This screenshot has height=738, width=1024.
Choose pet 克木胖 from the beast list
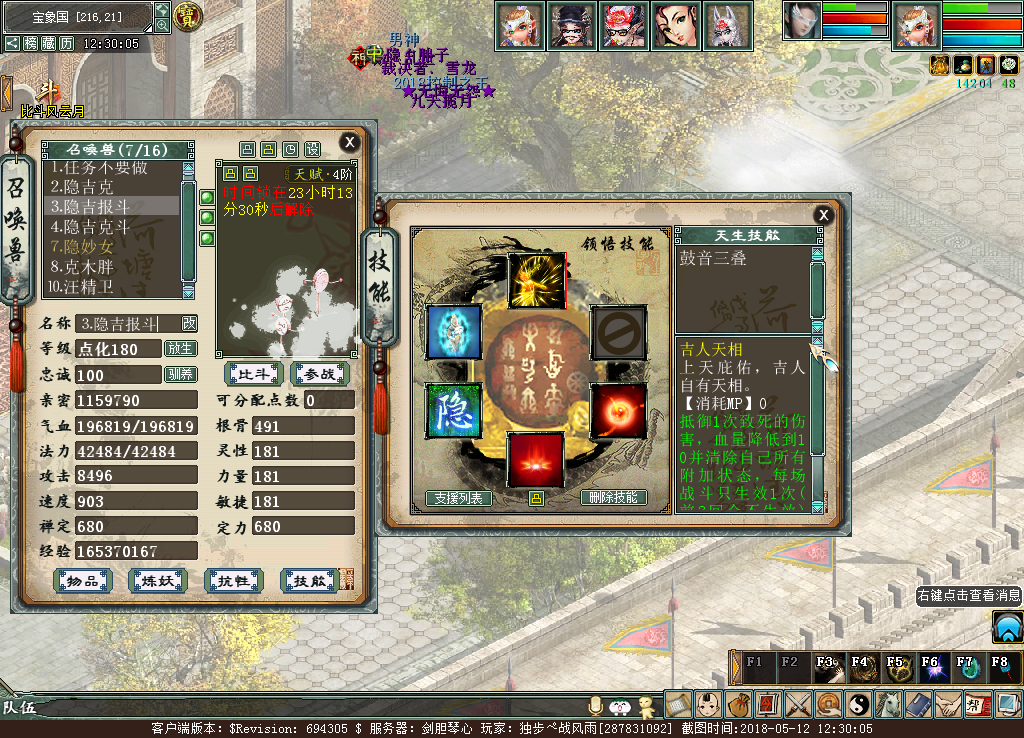pyautogui.click(x=90, y=267)
